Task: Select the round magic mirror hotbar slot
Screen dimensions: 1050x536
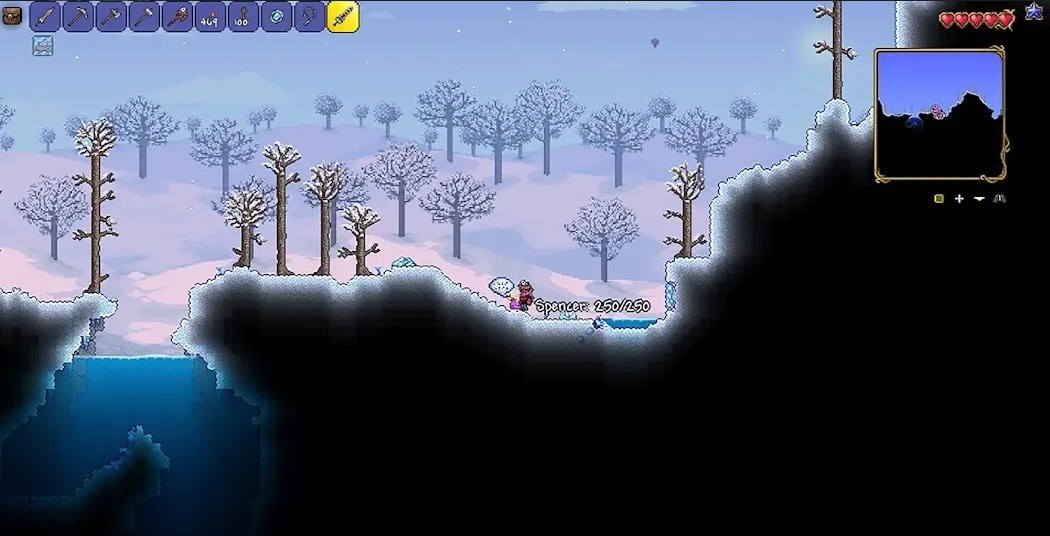Action: 276,16
